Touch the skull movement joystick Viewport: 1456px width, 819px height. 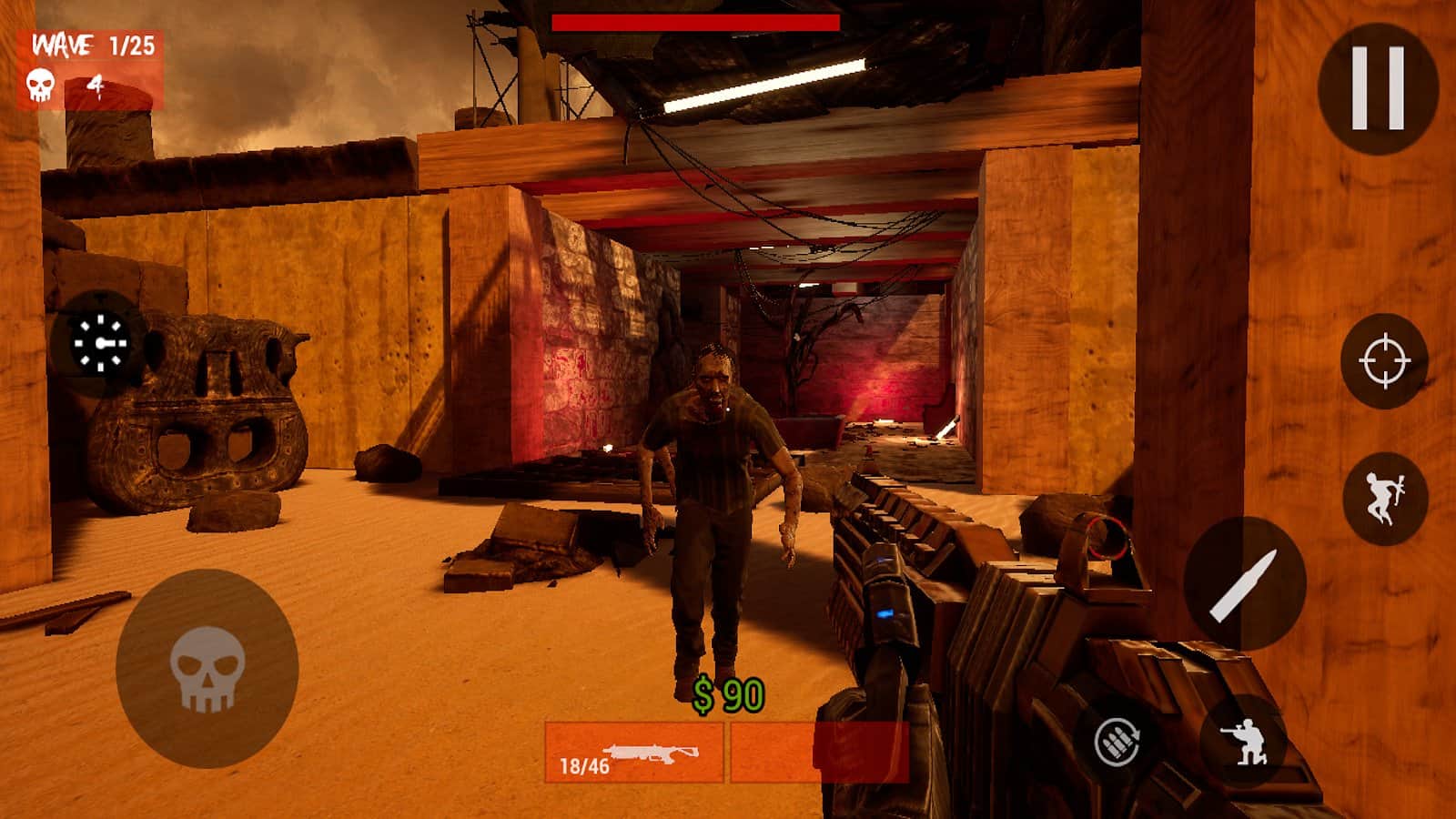[207, 669]
